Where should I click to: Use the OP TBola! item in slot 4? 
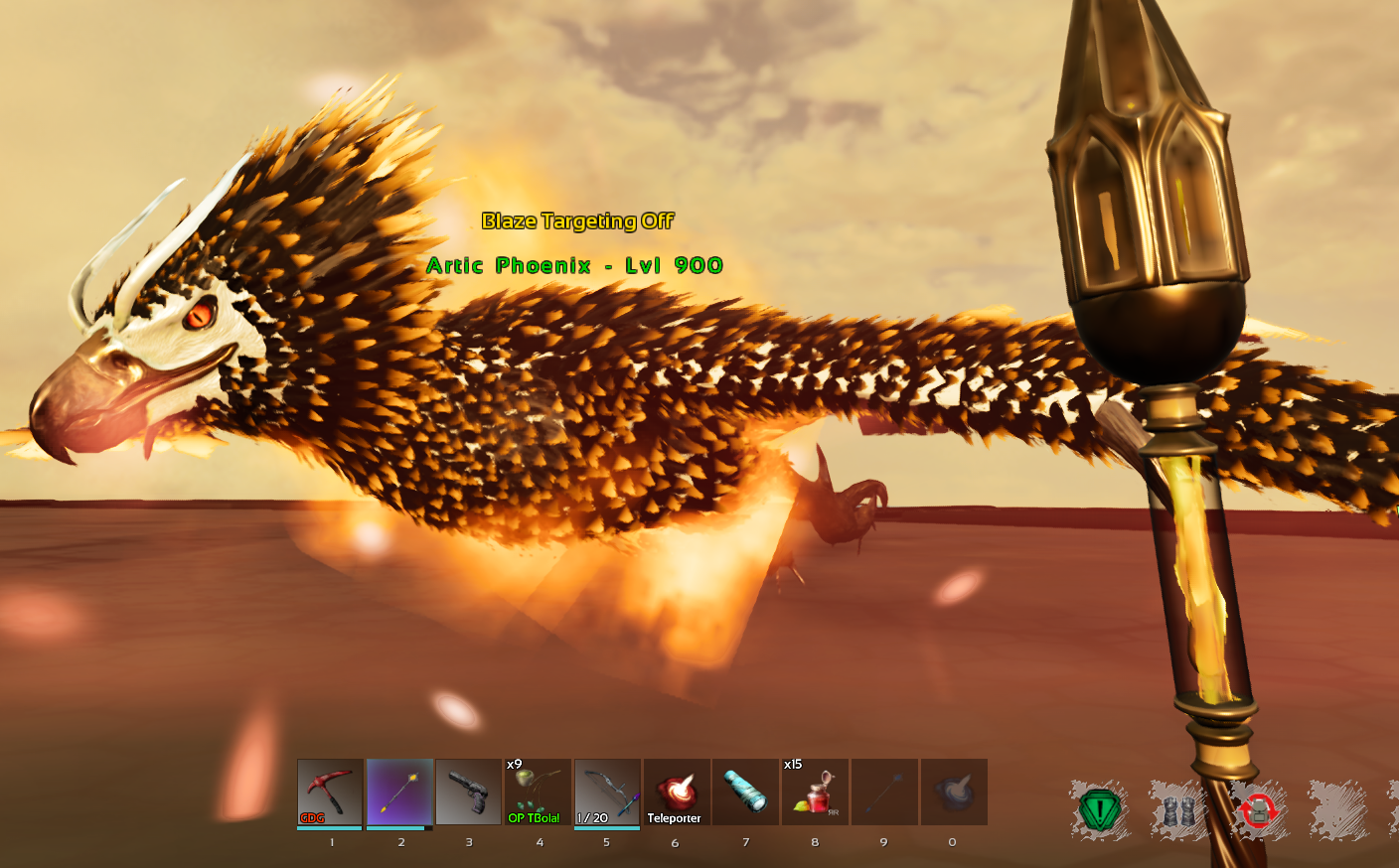pyautogui.click(x=538, y=793)
